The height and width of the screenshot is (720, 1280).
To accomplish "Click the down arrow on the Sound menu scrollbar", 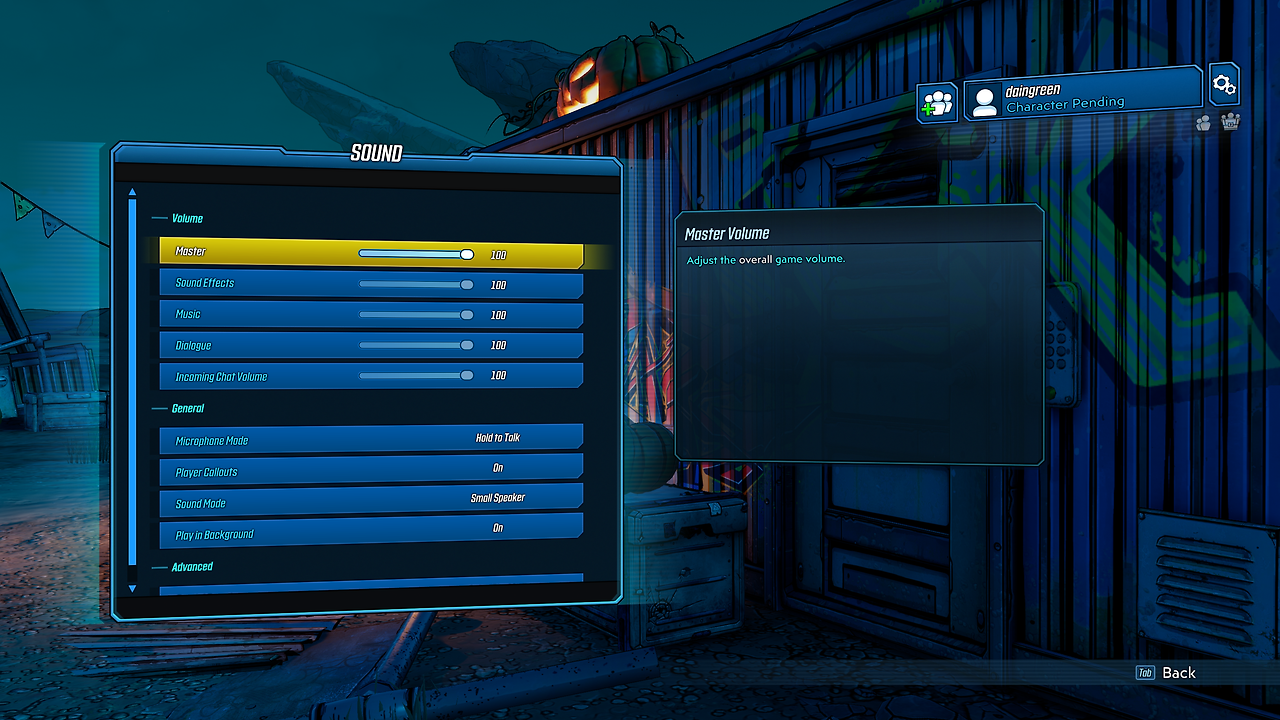I will [131, 589].
